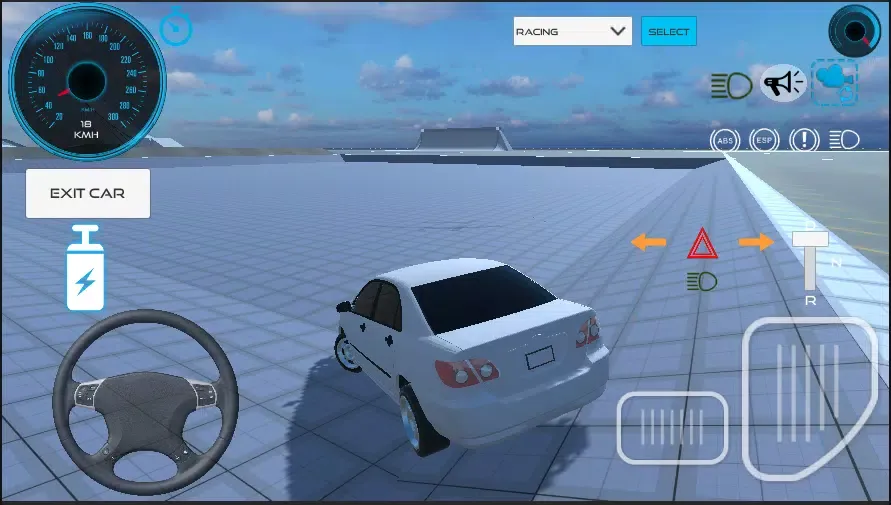Image resolution: width=891 pixels, height=505 pixels.
Task: Toggle the large headlight icon
Action: click(732, 85)
